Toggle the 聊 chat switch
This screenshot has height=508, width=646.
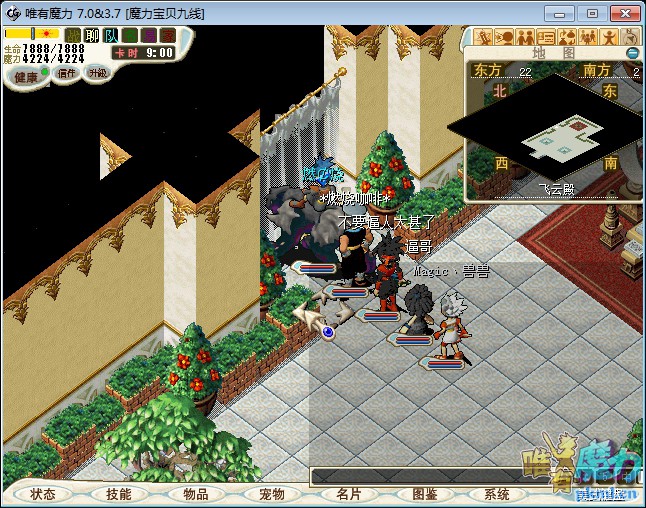[92, 36]
